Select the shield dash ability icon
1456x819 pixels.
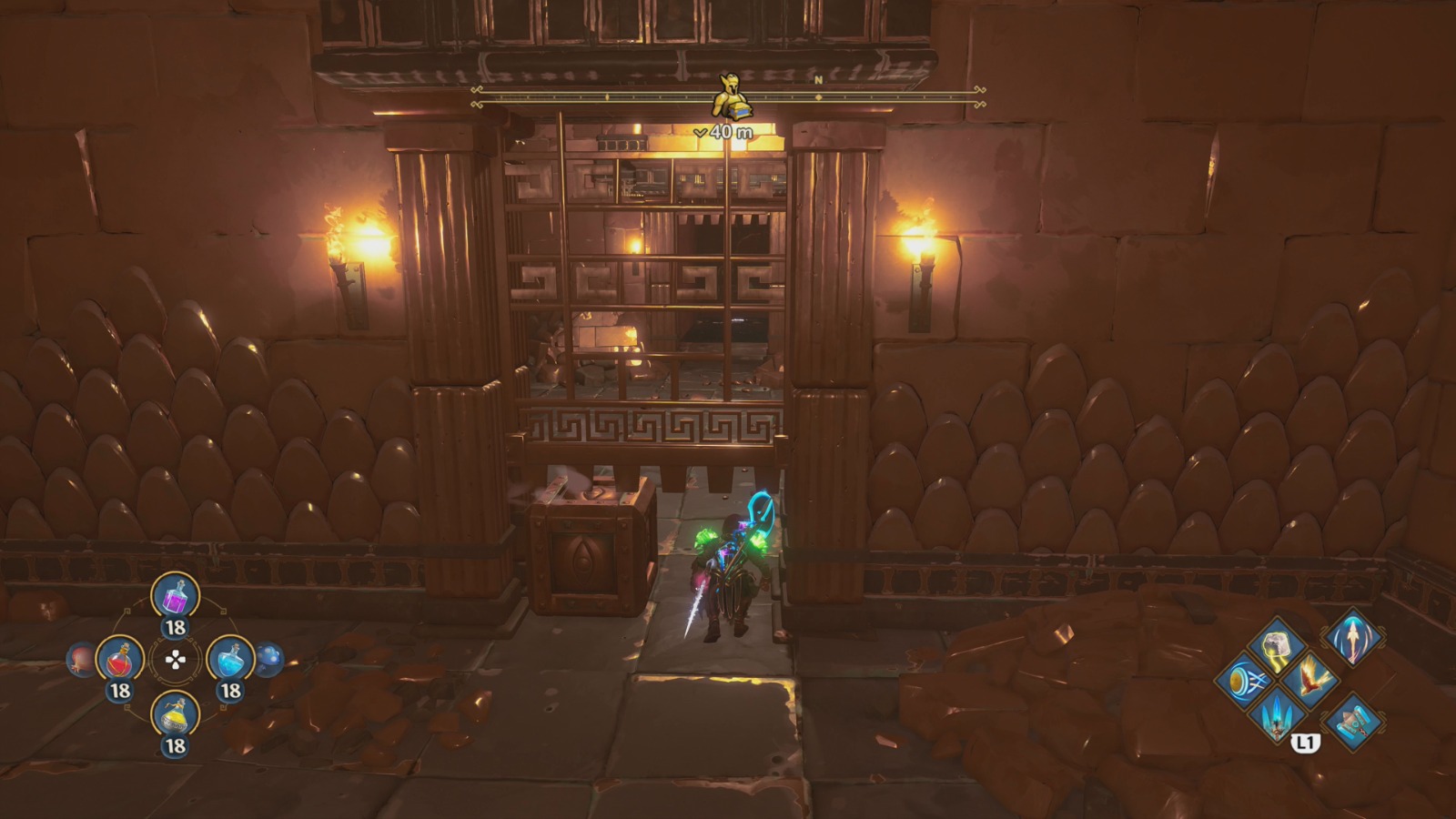click(x=1247, y=681)
